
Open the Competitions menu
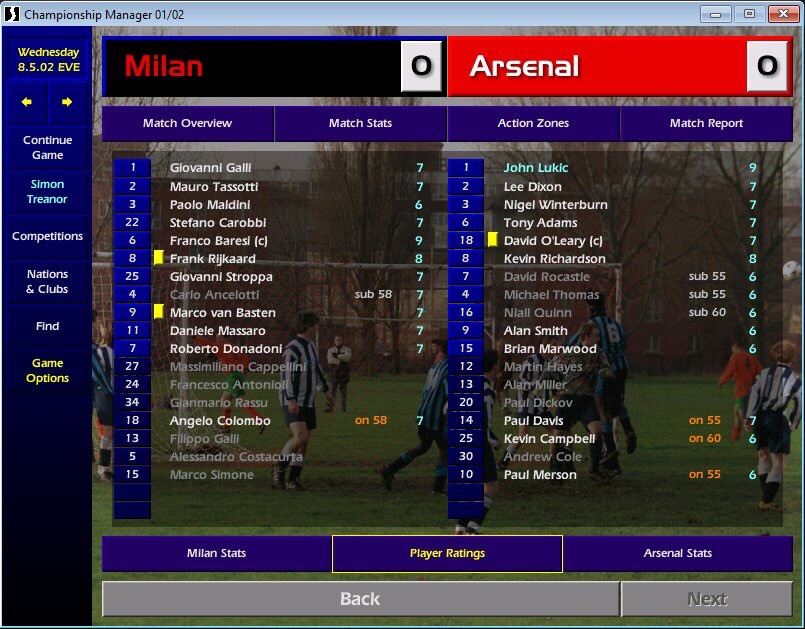tap(47, 237)
